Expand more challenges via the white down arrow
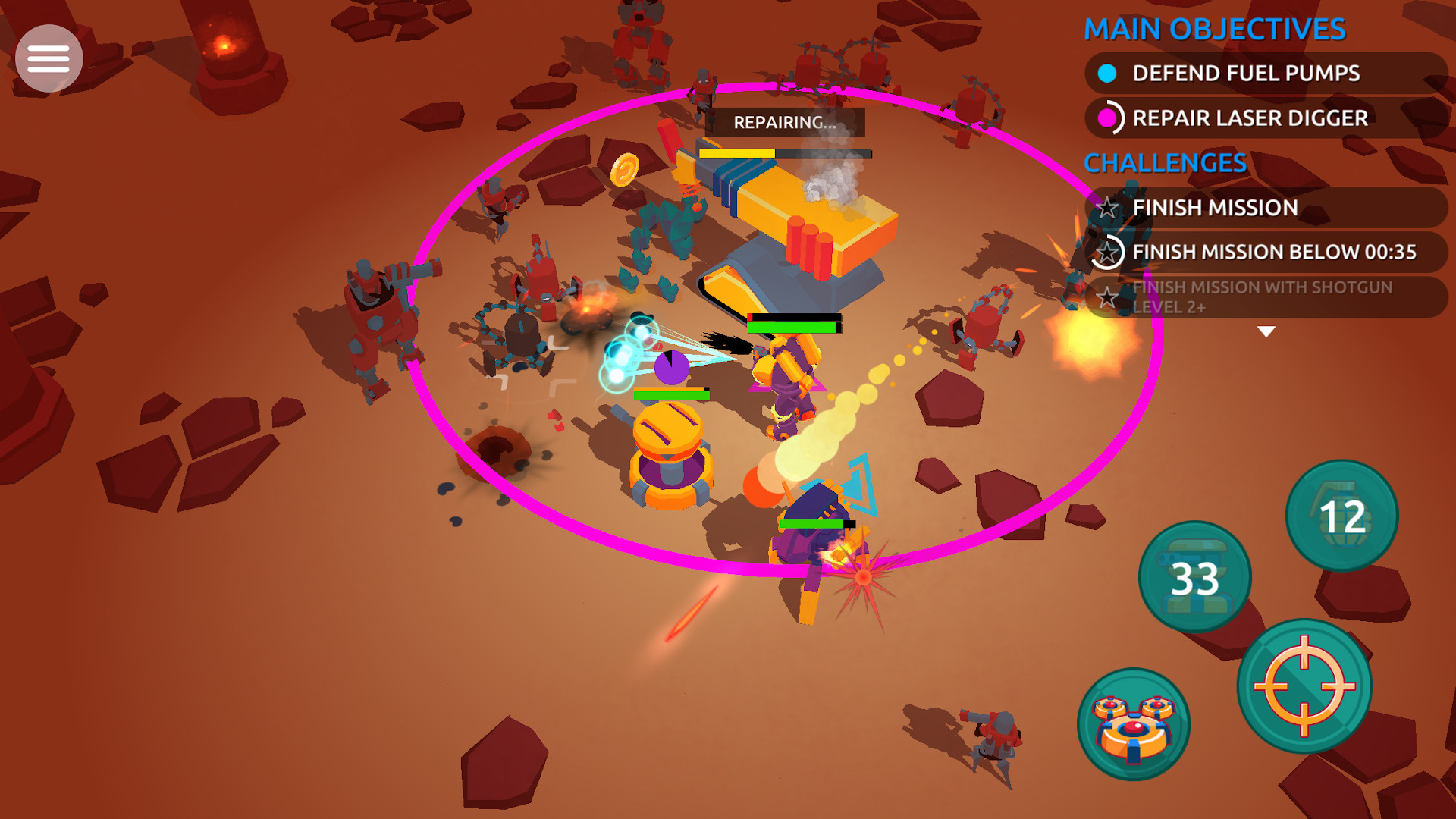Viewport: 1456px width, 819px height. [1265, 330]
